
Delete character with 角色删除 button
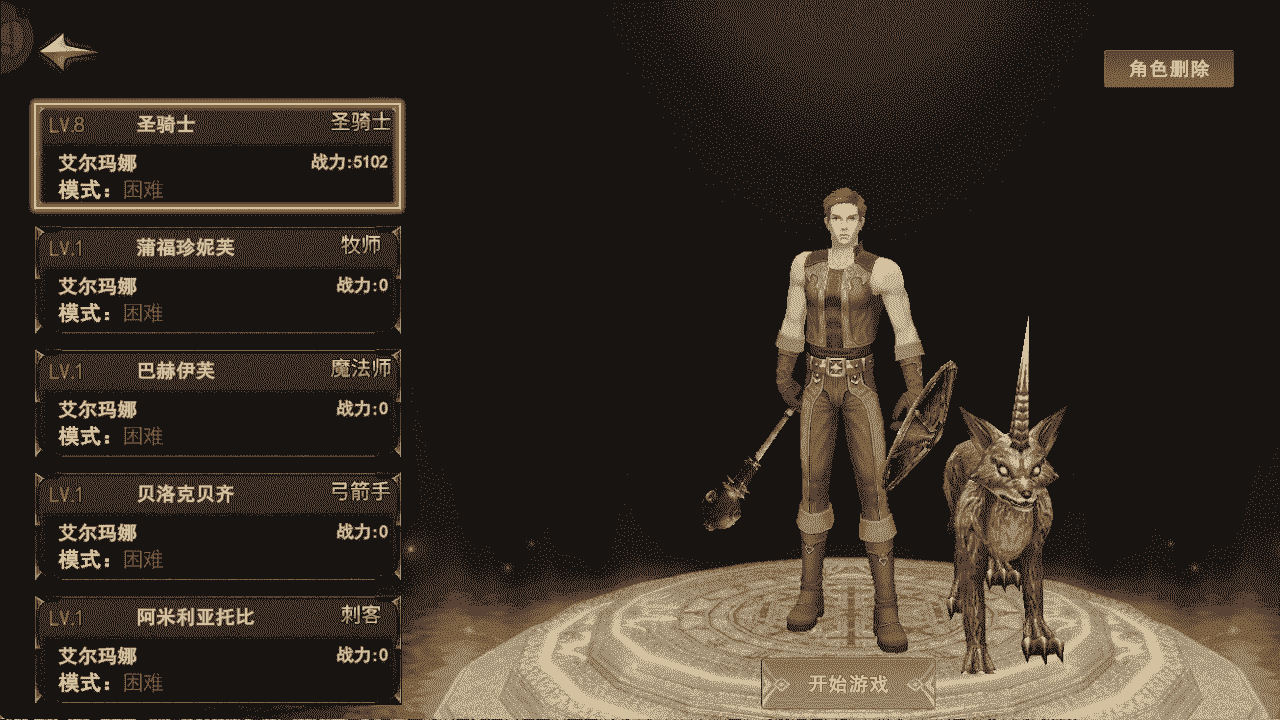coord(1168,69)
